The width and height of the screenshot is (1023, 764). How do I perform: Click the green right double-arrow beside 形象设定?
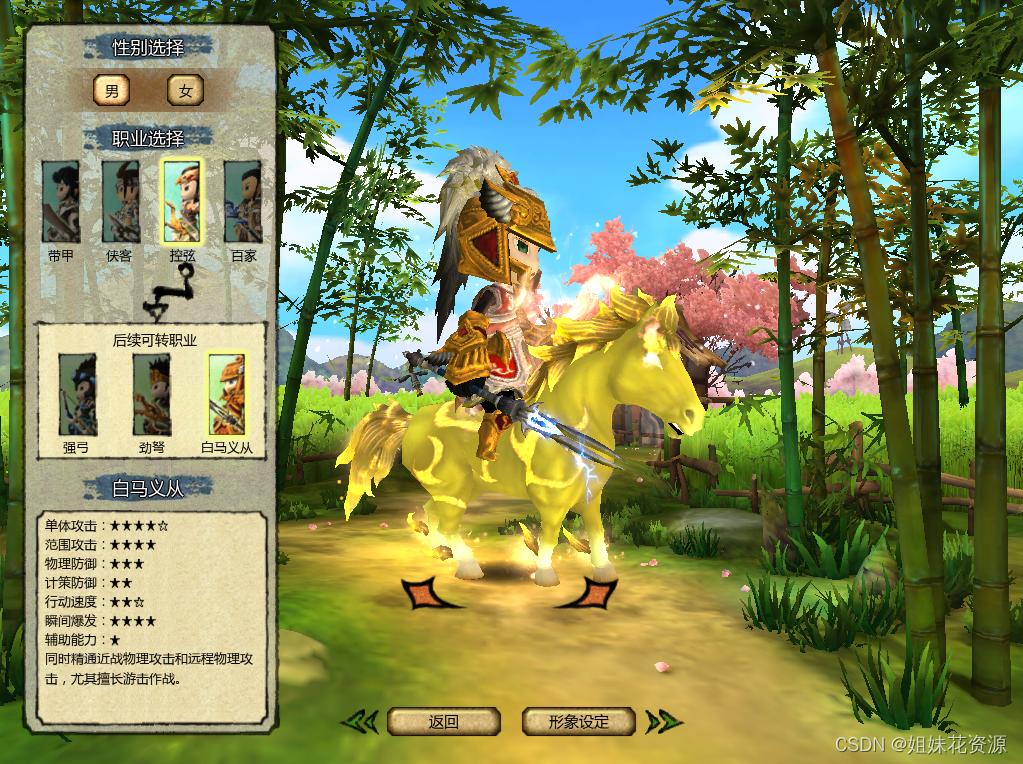(x=663, y=721)
